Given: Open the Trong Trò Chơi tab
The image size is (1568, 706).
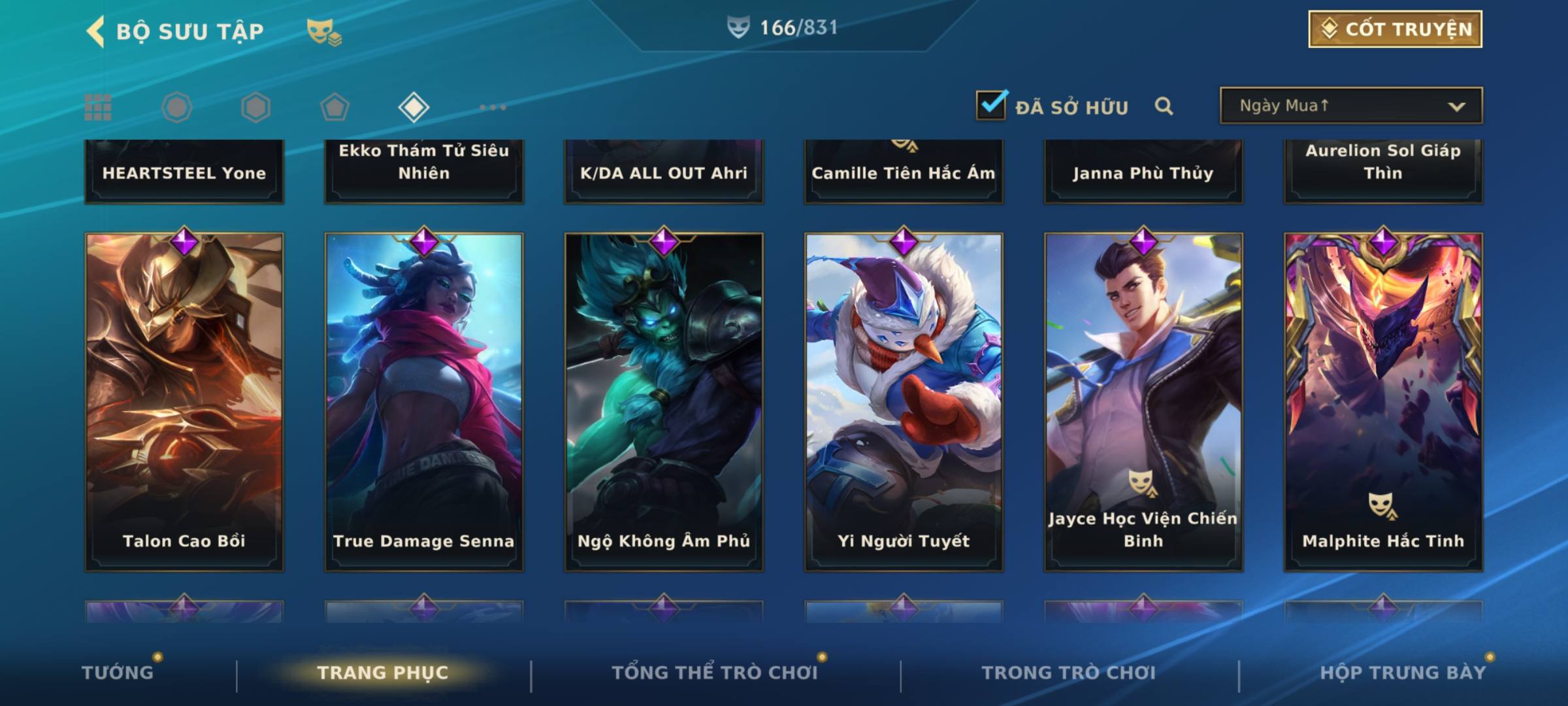Looking at the screenshot, I should 1069,673.
